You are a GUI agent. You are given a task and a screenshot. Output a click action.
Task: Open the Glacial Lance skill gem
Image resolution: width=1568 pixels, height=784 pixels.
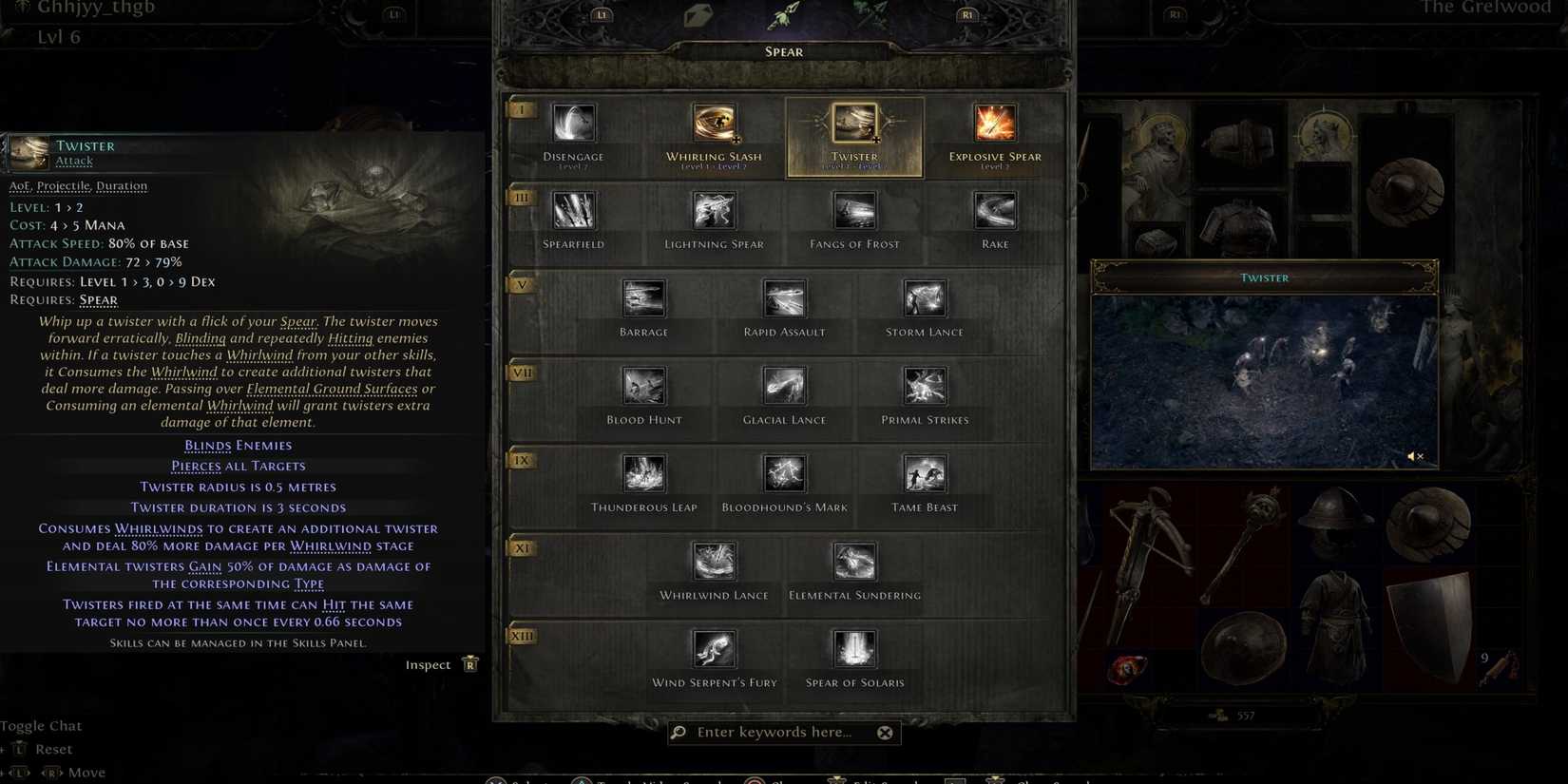click(783, 386)
